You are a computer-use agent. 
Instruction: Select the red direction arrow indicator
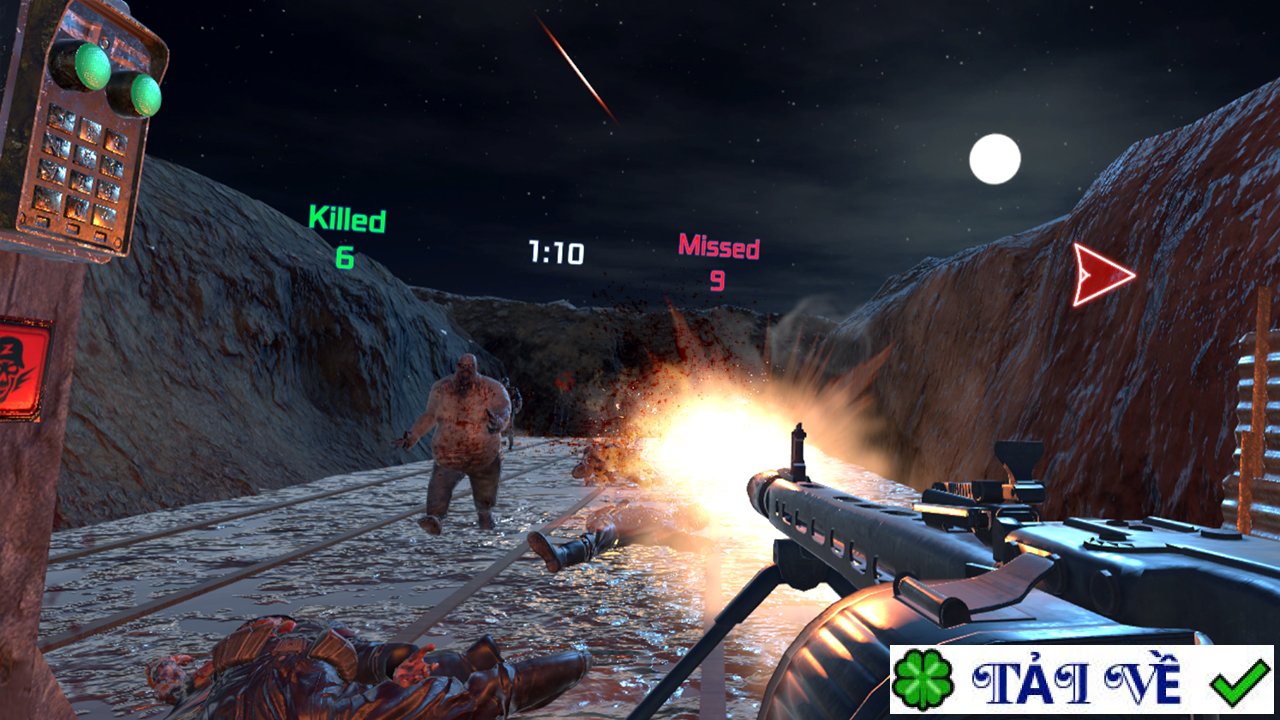click(x=1100, y=274)
